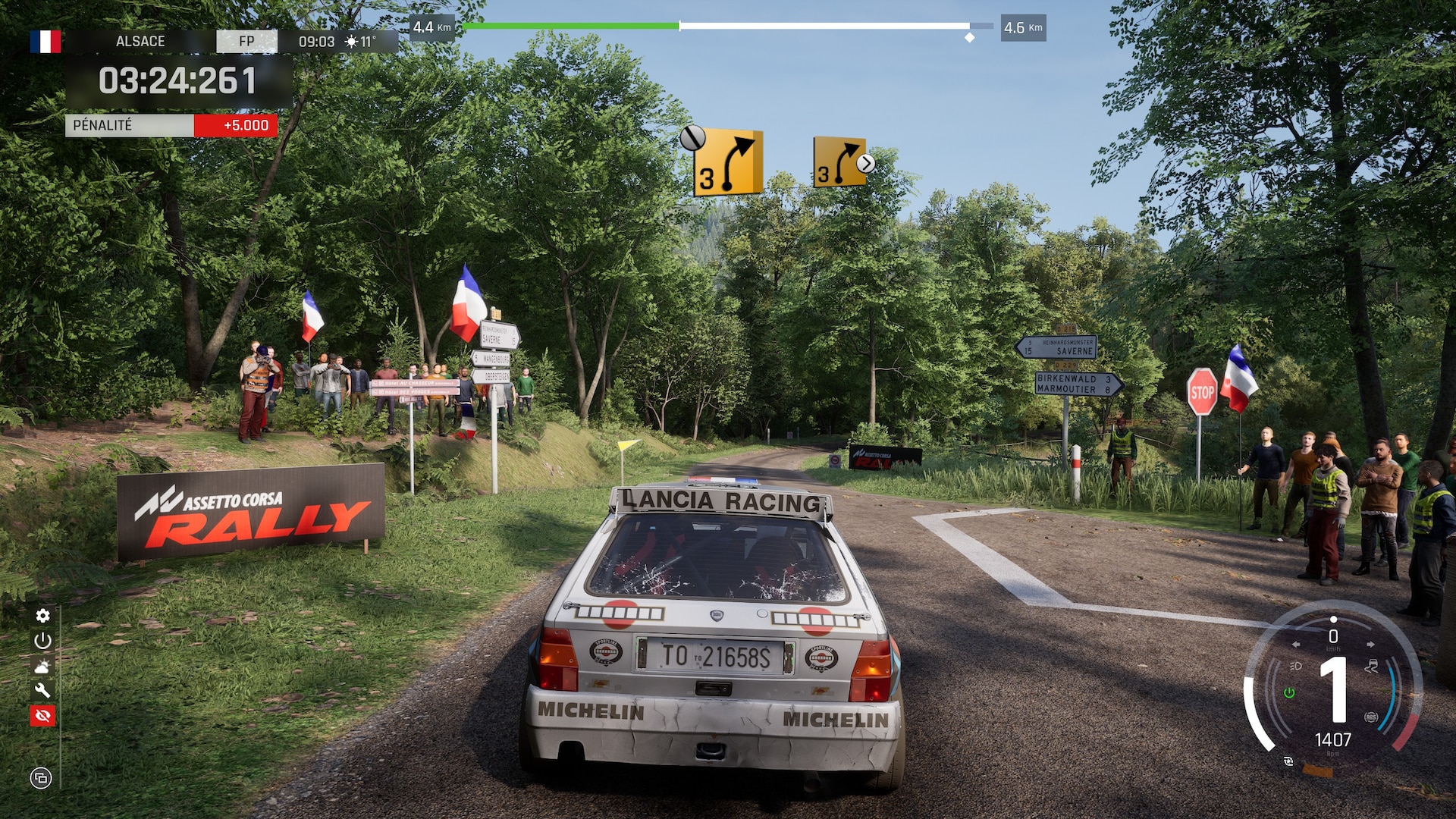
Task: Open the weather cloud-and-sun panel
Action: (42, 666)
